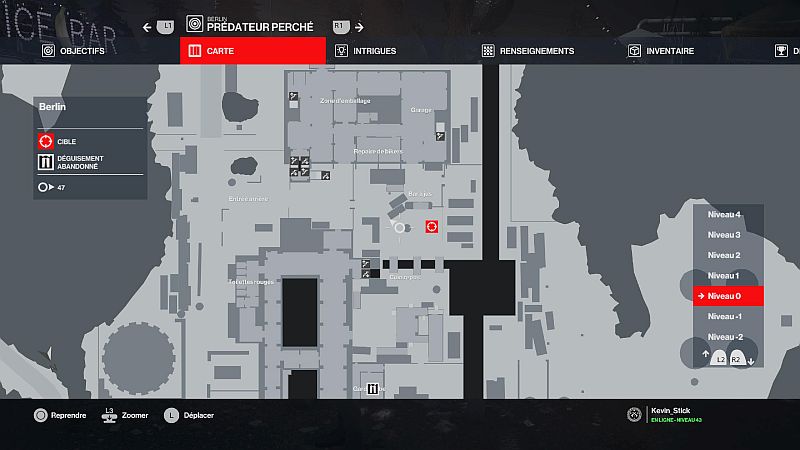
Task: View the Niveau 1 floor
Action: coord(724,275)
